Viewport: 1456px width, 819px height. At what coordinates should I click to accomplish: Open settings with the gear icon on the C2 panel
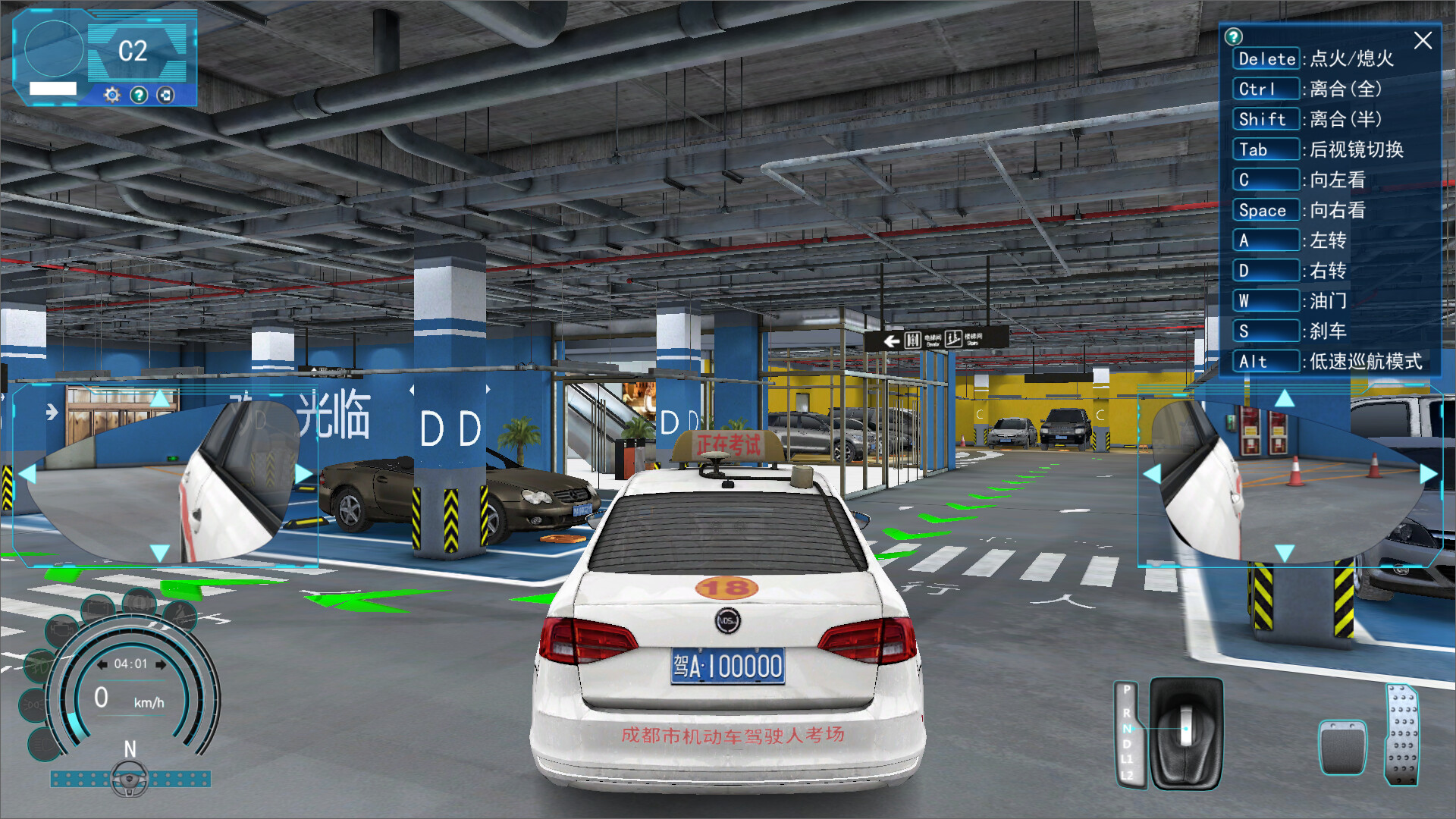click(111, 95)
